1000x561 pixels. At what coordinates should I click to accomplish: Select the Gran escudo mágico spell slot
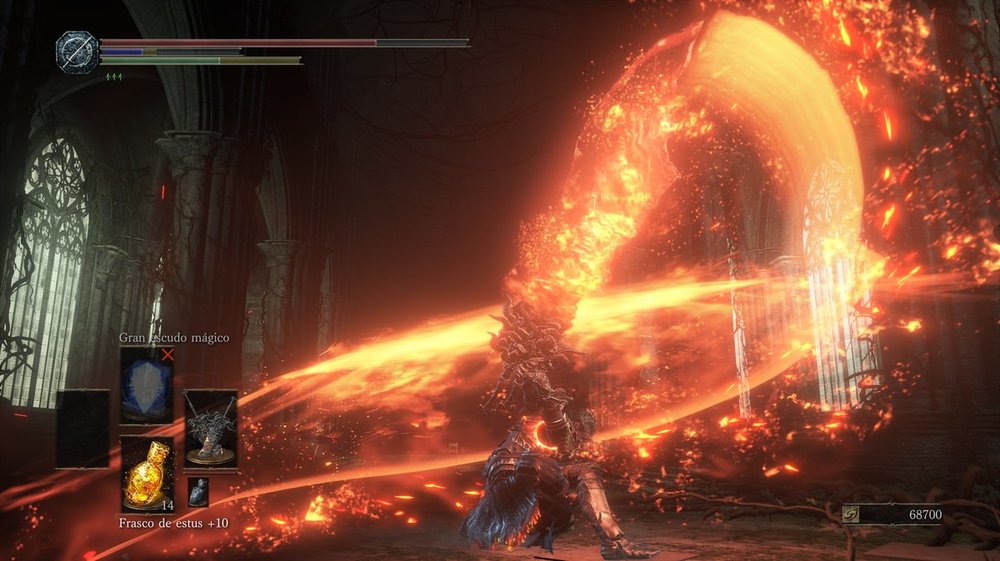coord(146,386)
